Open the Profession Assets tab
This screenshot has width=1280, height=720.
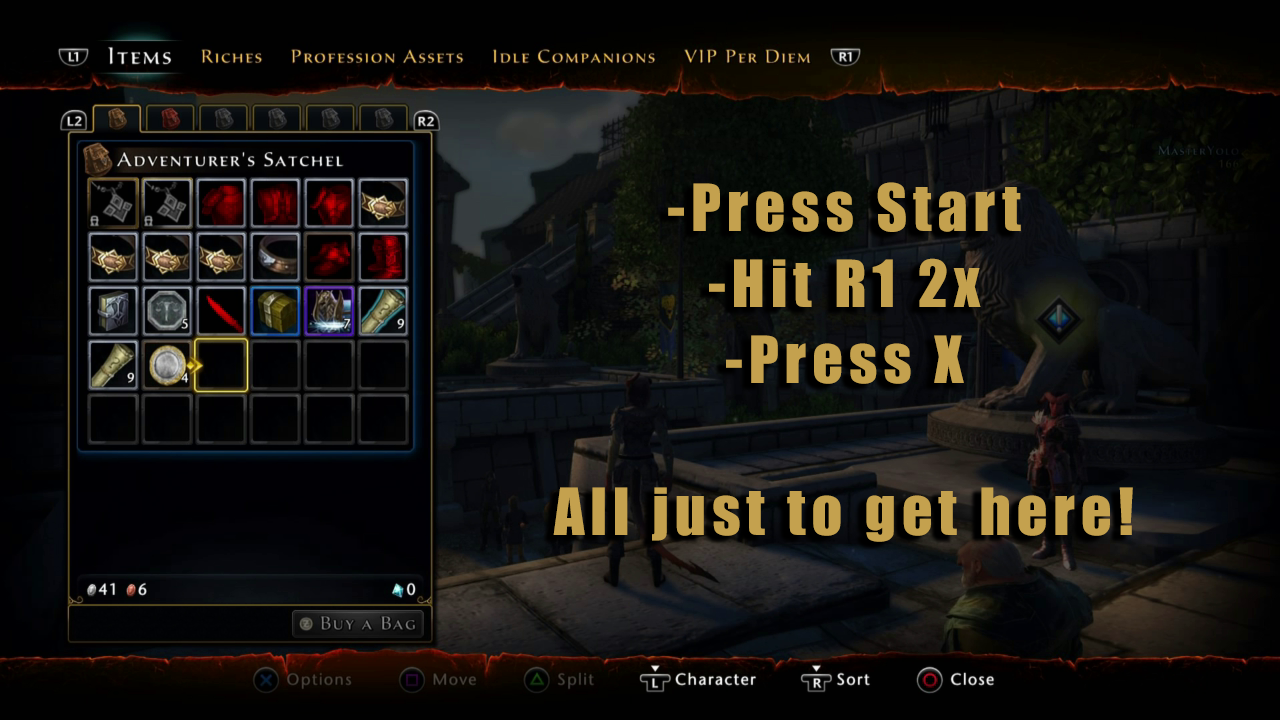(x=377, y=57)
